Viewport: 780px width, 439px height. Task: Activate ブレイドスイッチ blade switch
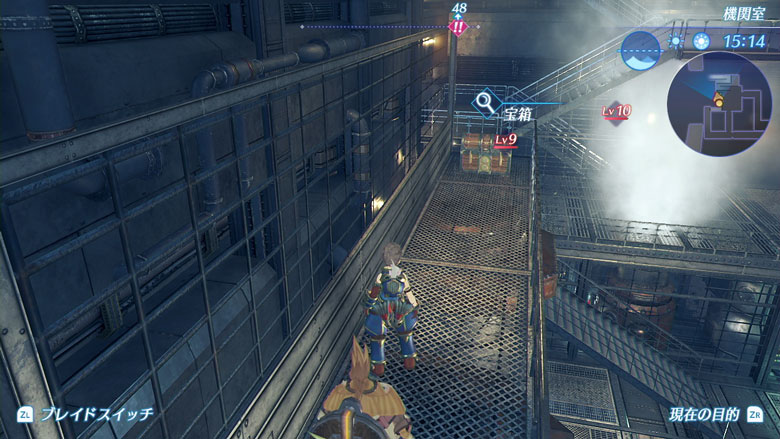[85, 414]
